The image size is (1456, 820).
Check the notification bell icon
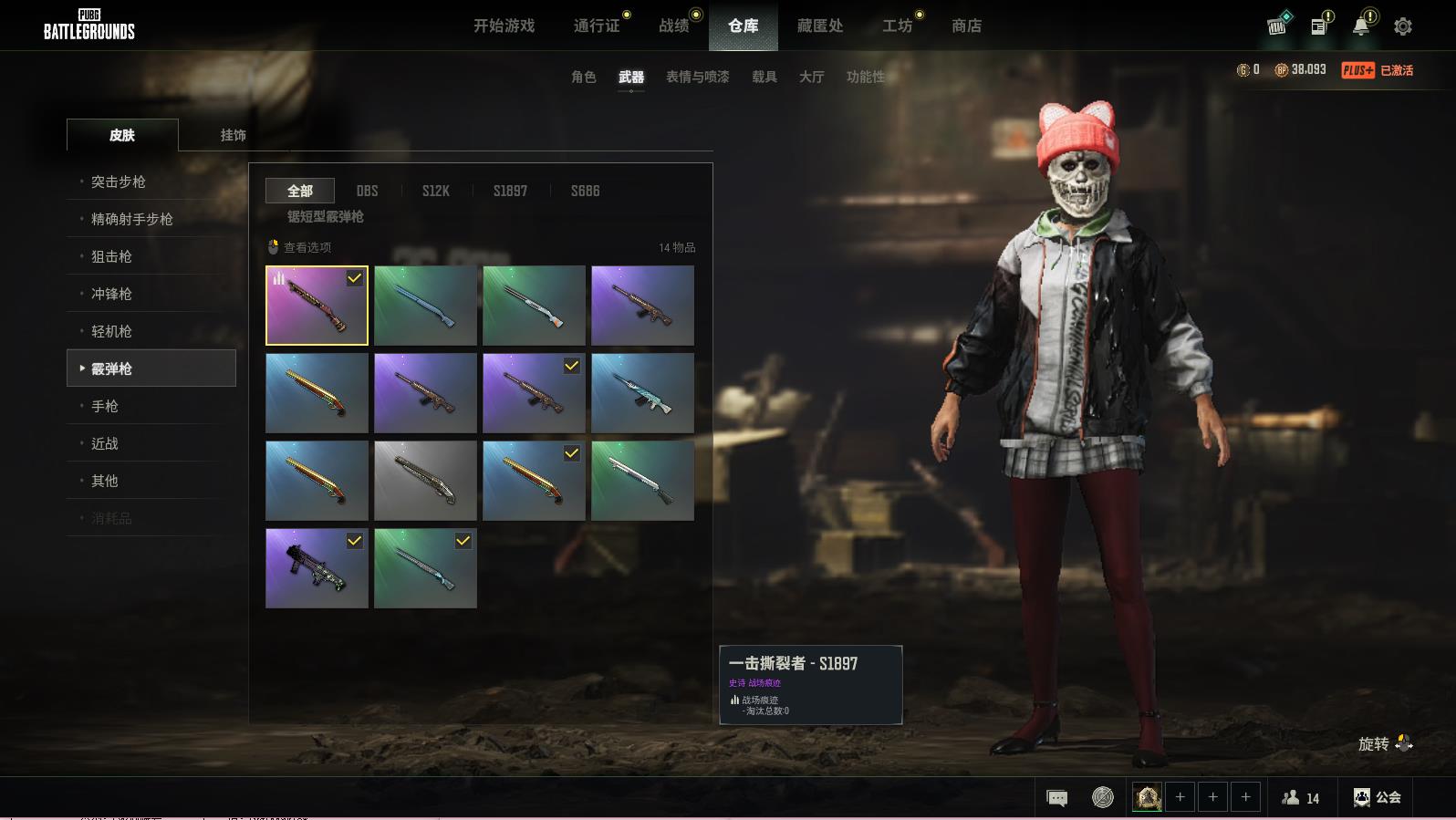point(1360,26)
